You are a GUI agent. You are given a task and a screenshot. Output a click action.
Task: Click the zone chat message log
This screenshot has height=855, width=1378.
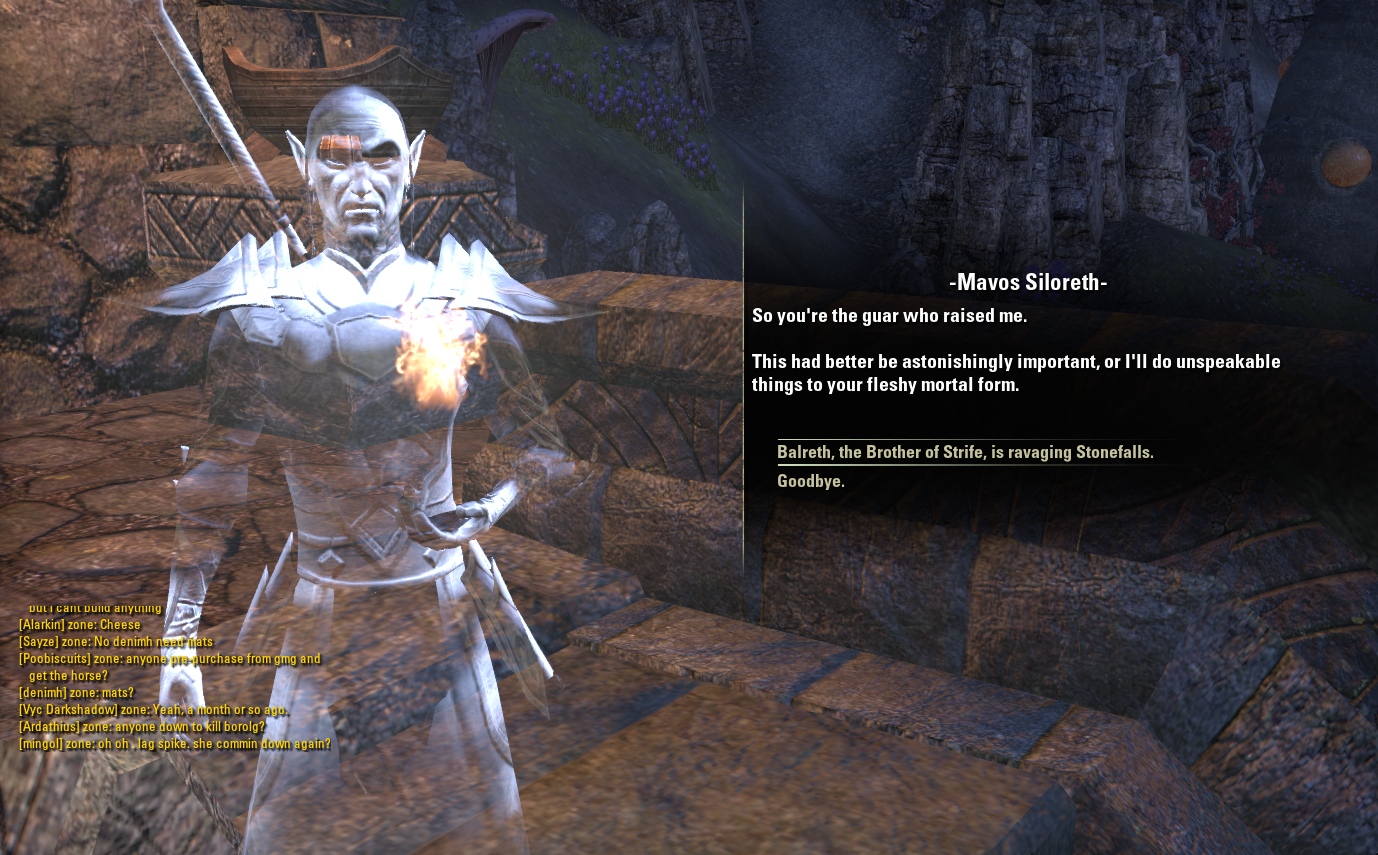click(175, 676)
